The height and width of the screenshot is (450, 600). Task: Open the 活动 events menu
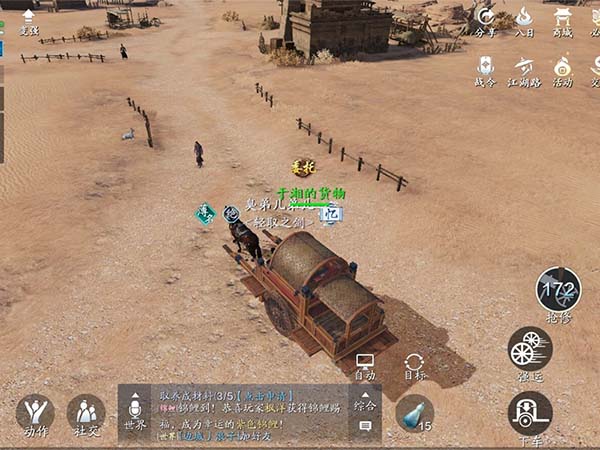[x=563, y=69]
